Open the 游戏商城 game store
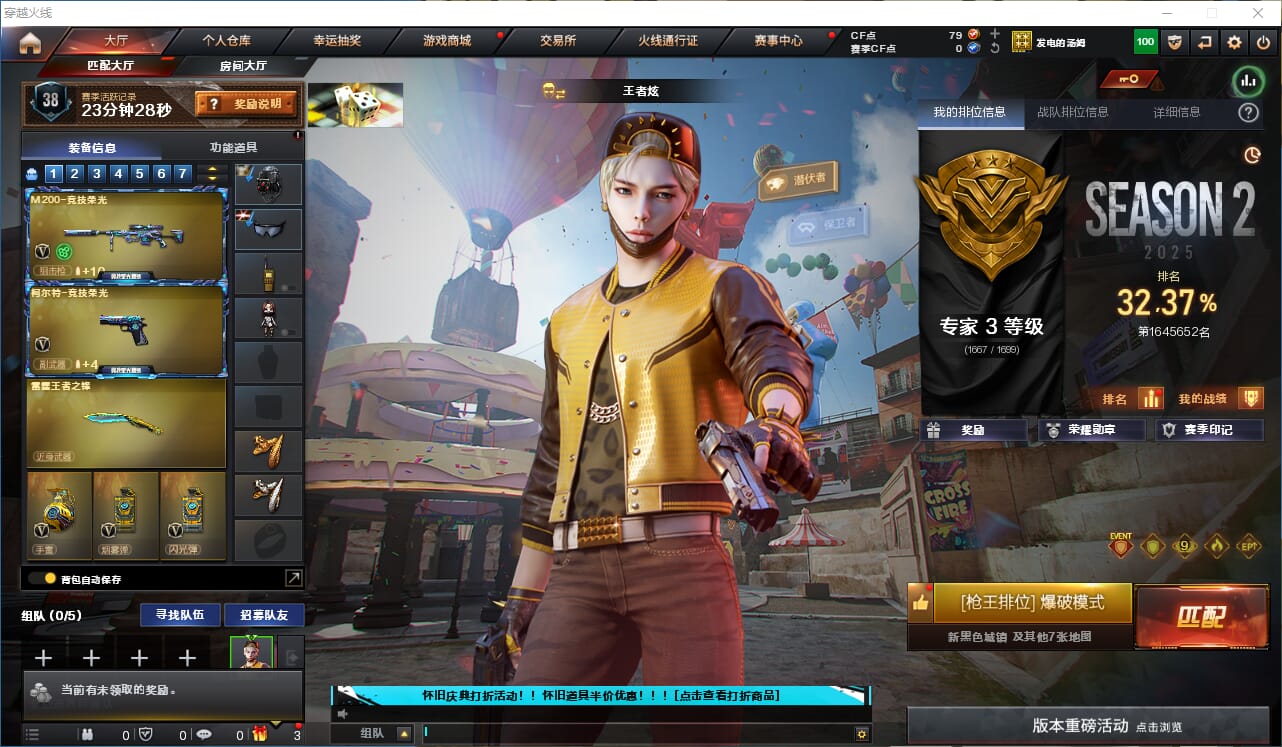Image resolution: width=1282 pixels, height=747 pixels. 447,41
